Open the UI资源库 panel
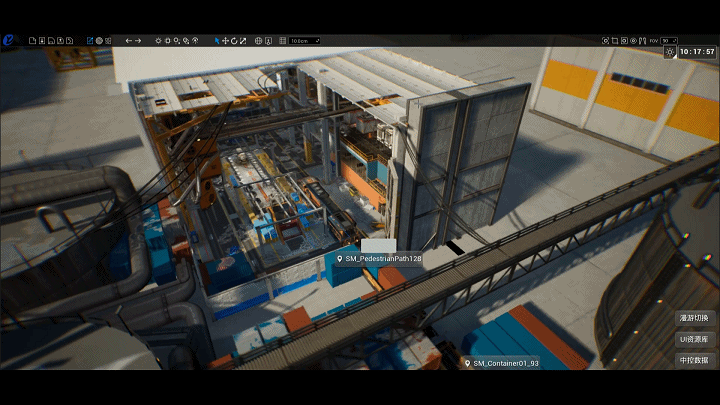 coord(694,339)
